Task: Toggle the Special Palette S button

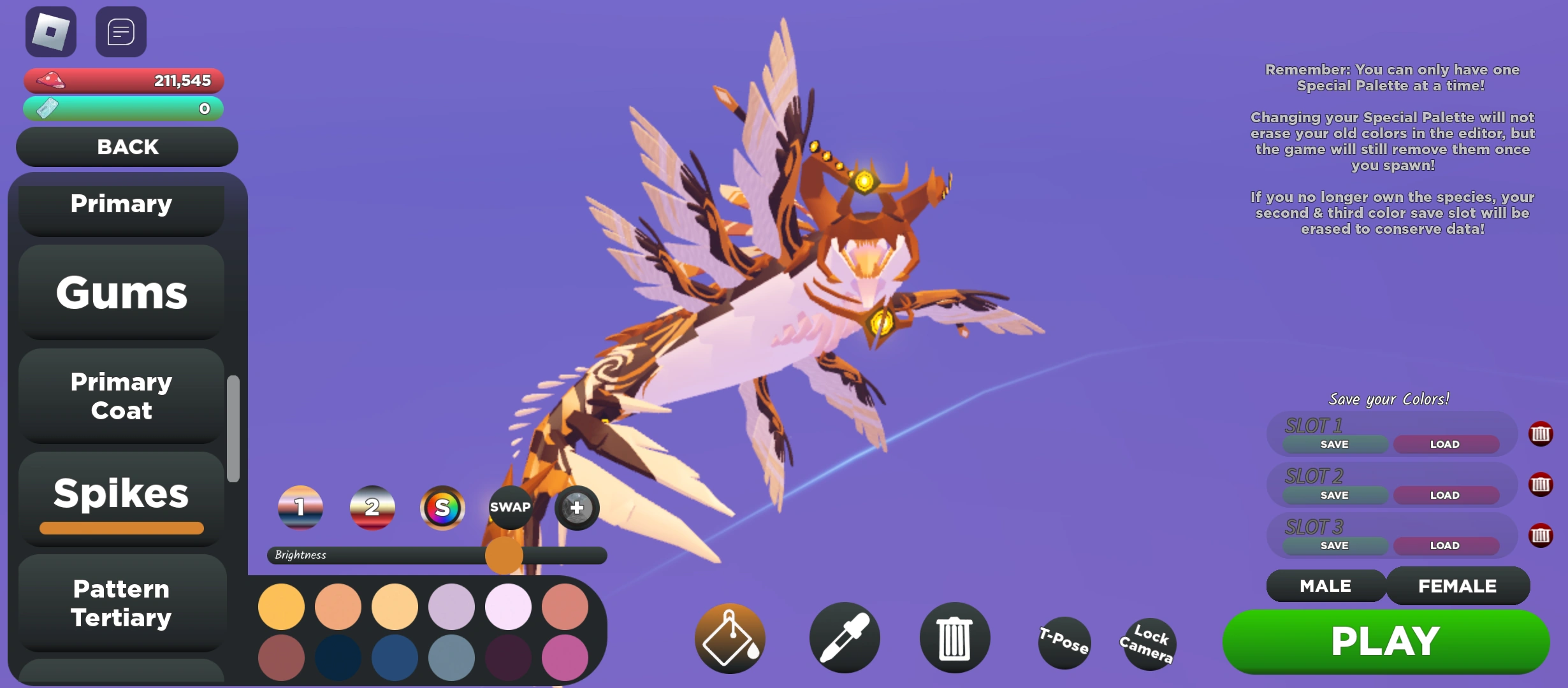Action: (441, 508)
